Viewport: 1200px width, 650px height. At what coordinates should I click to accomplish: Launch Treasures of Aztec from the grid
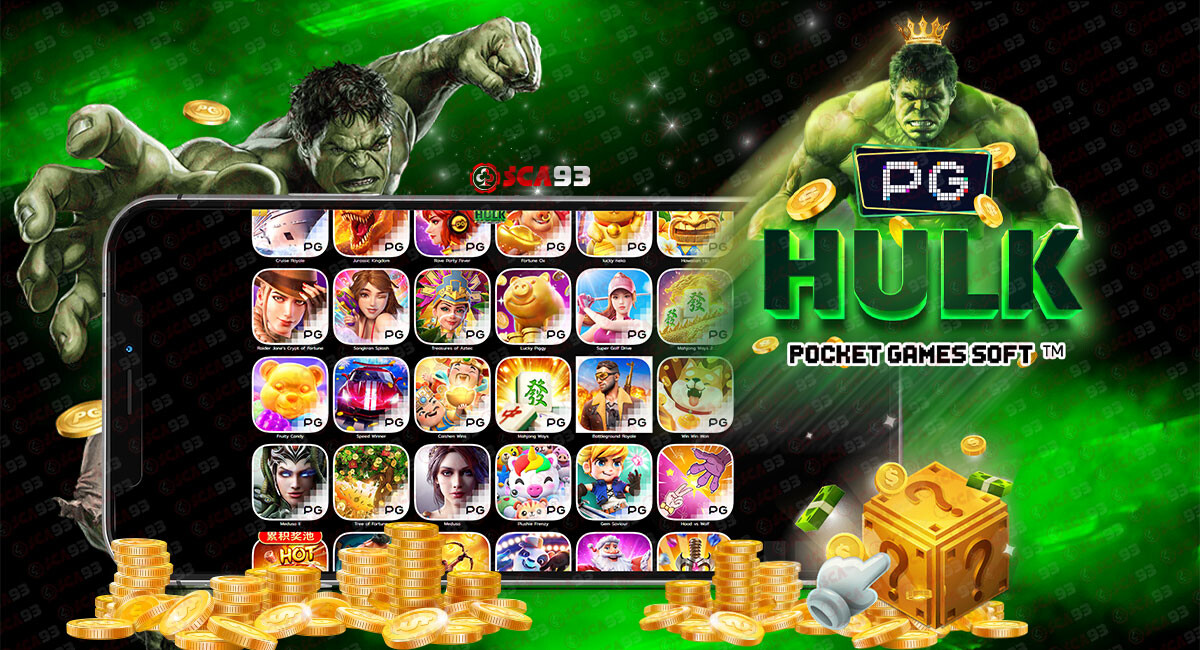click(x=452, y=305)
